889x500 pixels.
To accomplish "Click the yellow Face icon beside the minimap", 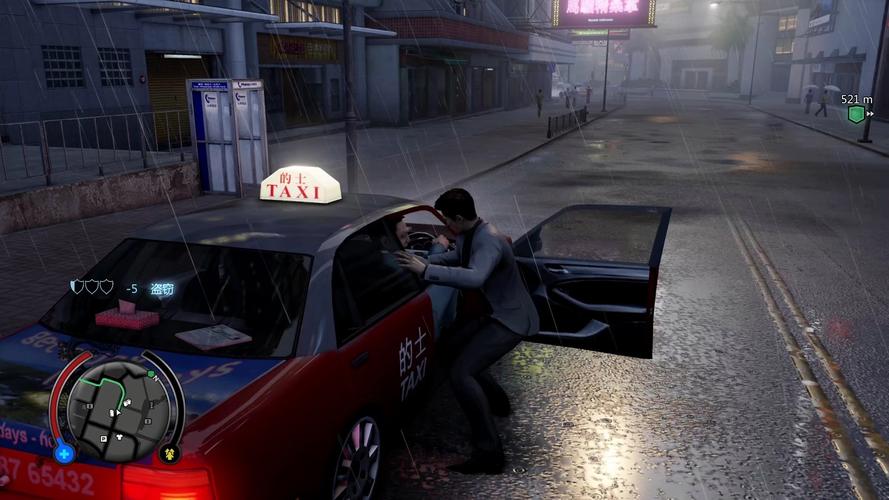I will 169,453.
